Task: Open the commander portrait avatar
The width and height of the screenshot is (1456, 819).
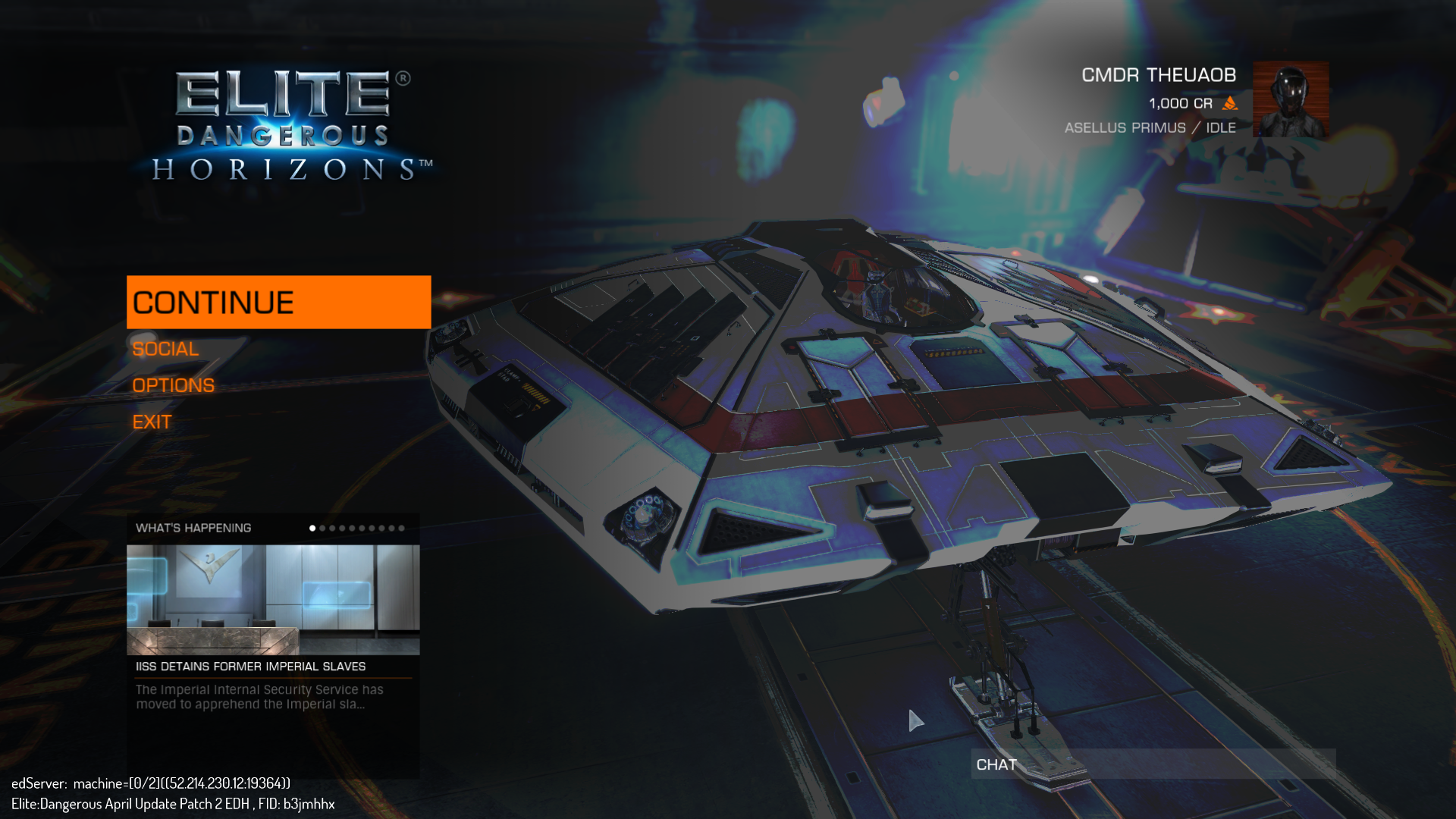Action: tap(1290, 99)
